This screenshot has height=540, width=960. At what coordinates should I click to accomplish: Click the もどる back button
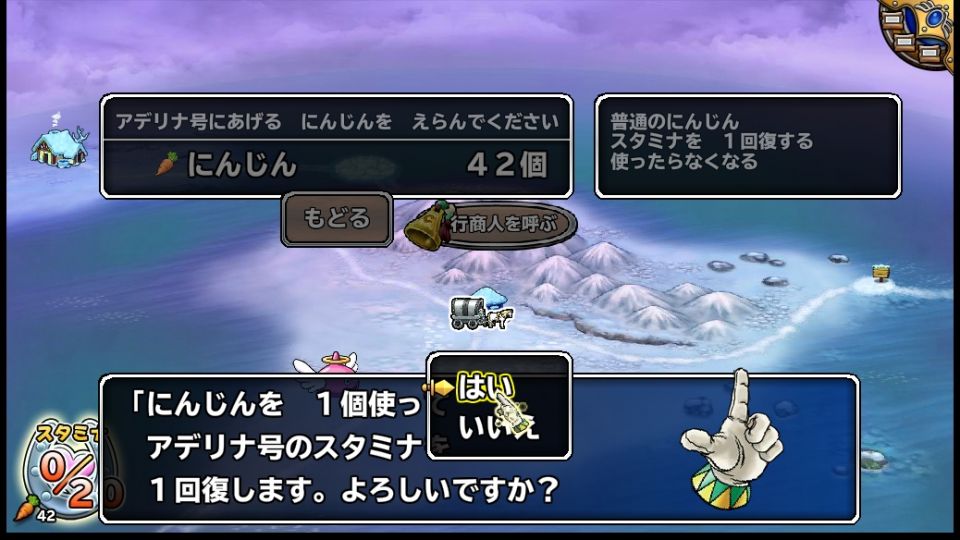pos(336,219)
